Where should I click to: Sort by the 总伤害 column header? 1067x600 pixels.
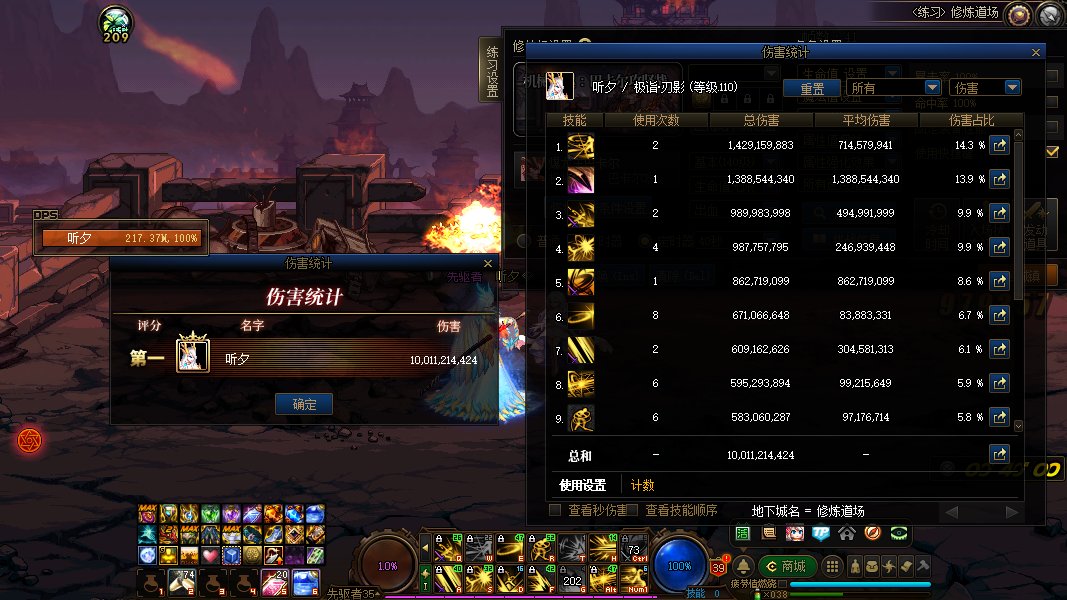761,121
